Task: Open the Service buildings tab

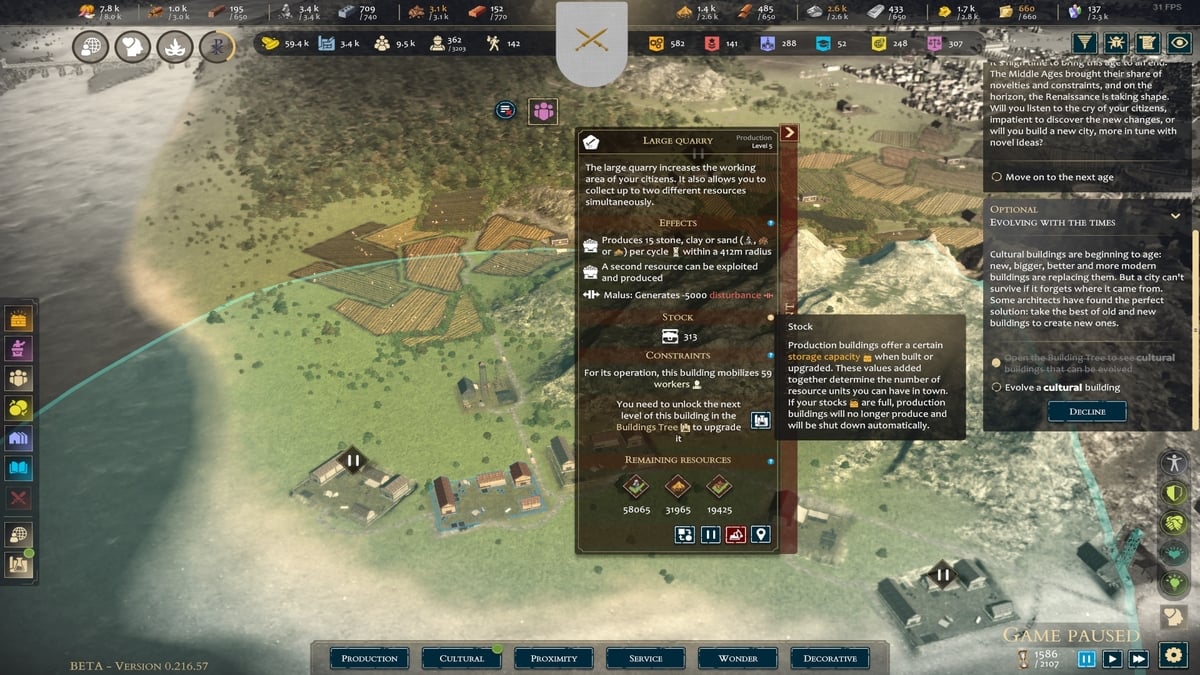Action: coord(646,658)
